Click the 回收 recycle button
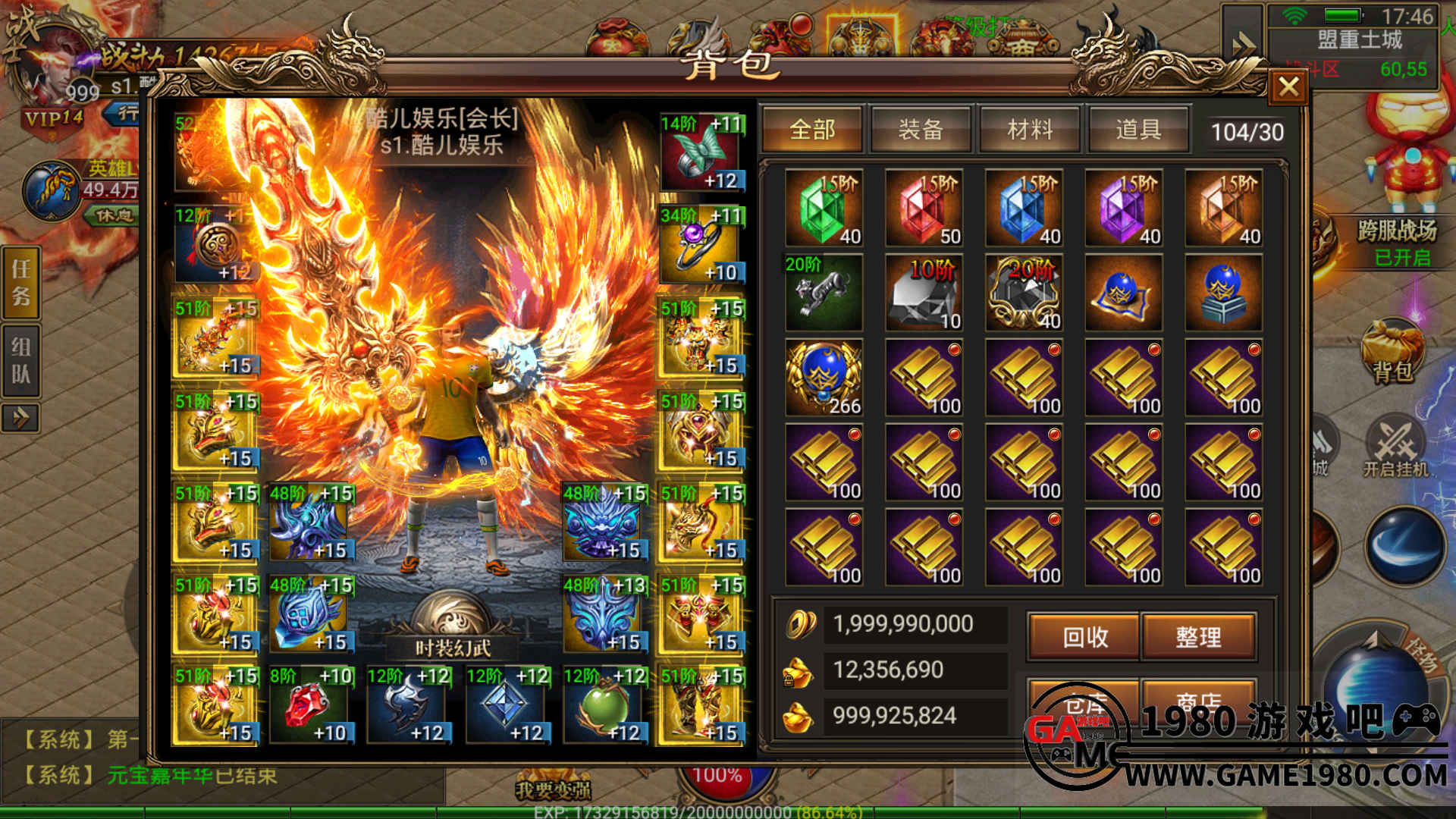 [x=1084, y=637]
